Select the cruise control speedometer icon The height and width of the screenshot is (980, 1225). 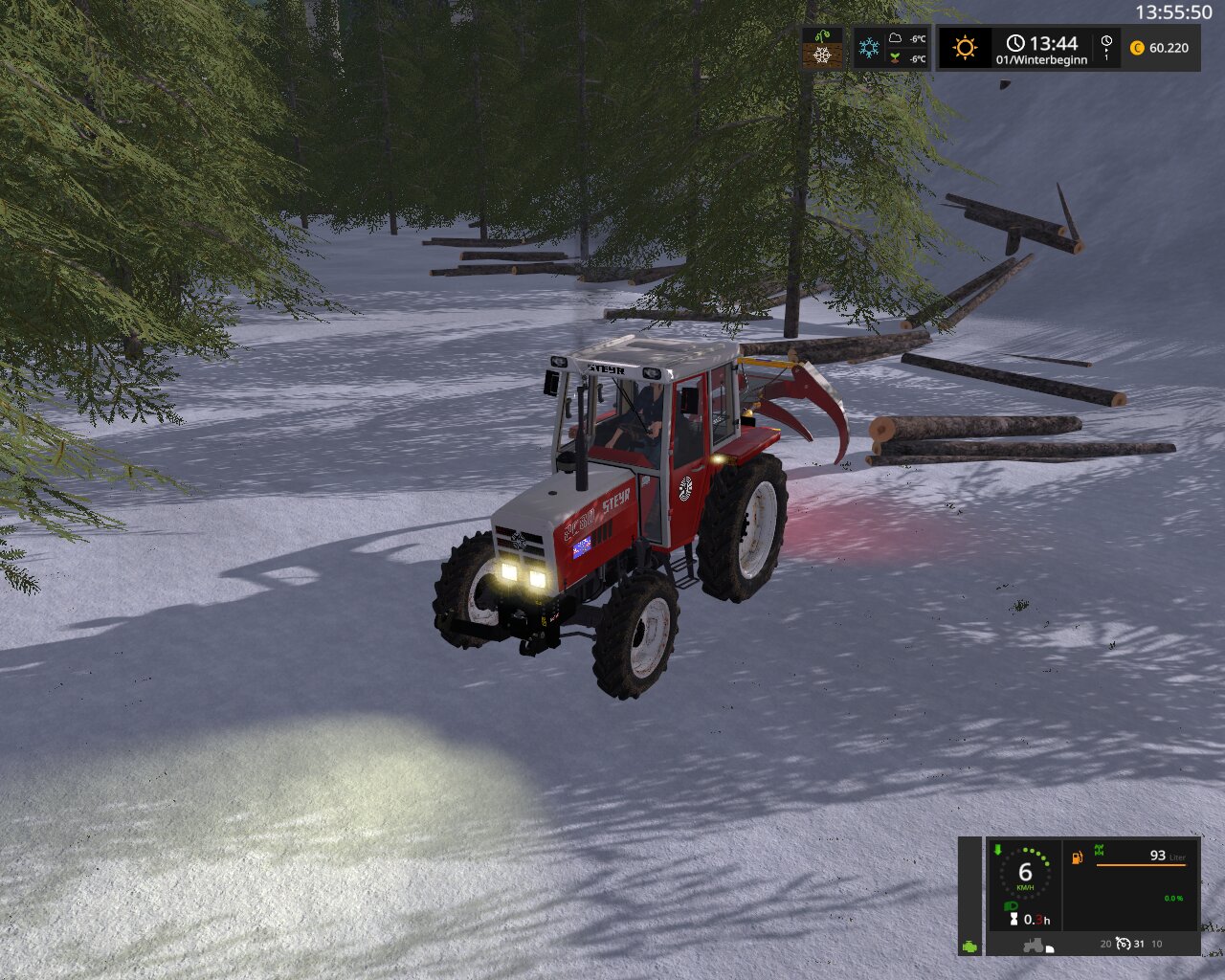[1124, 945]
